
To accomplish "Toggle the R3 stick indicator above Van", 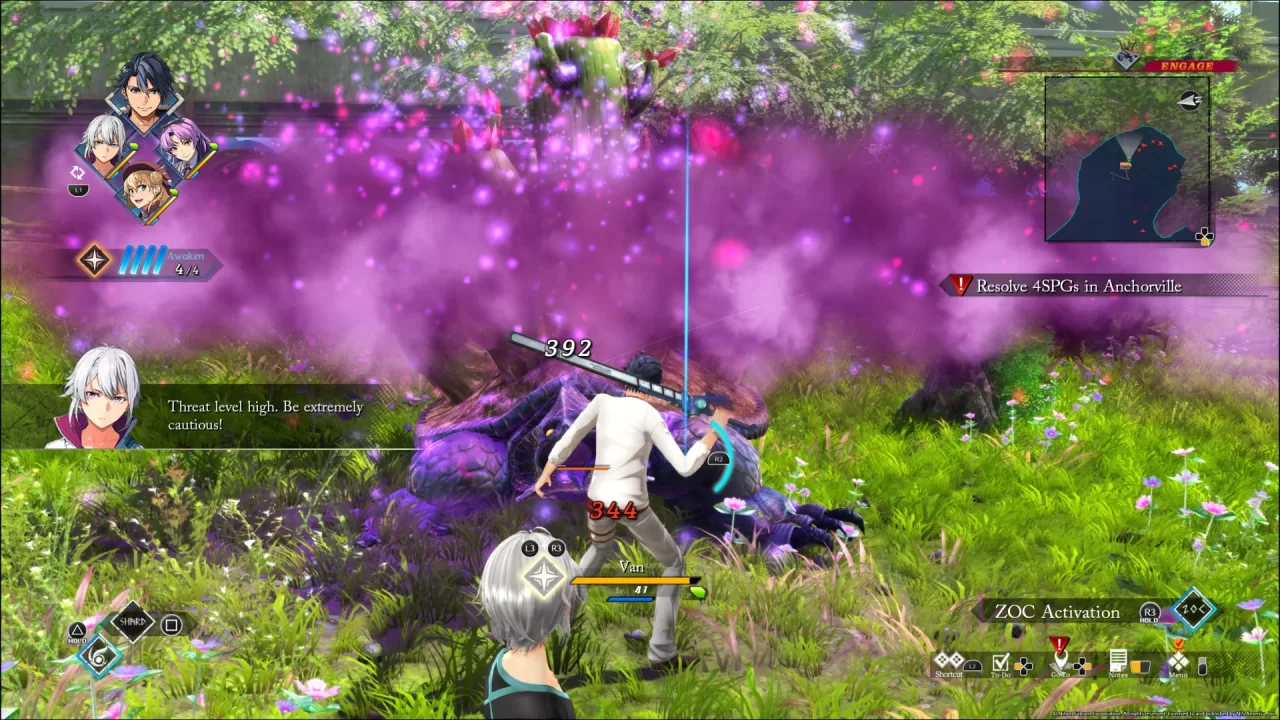I will [557, 548].
